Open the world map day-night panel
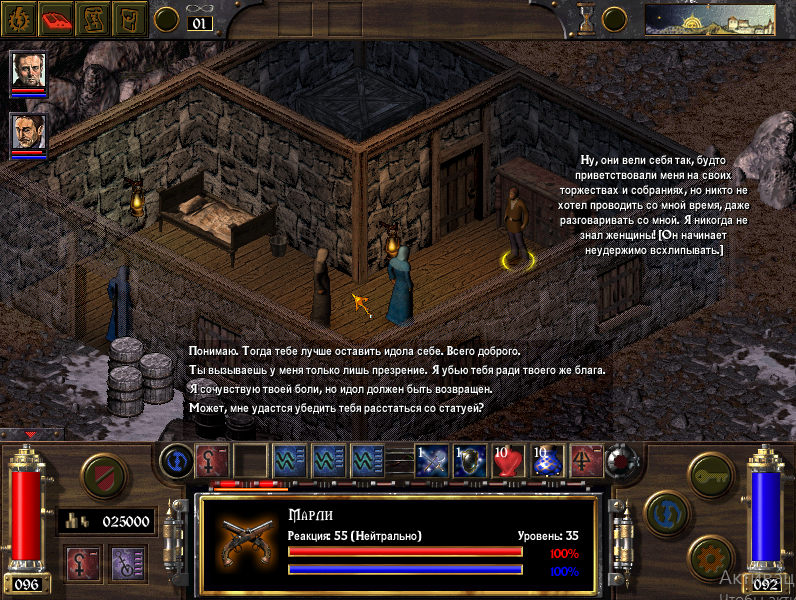Viewport: 796px width, 600px height. 710,18
